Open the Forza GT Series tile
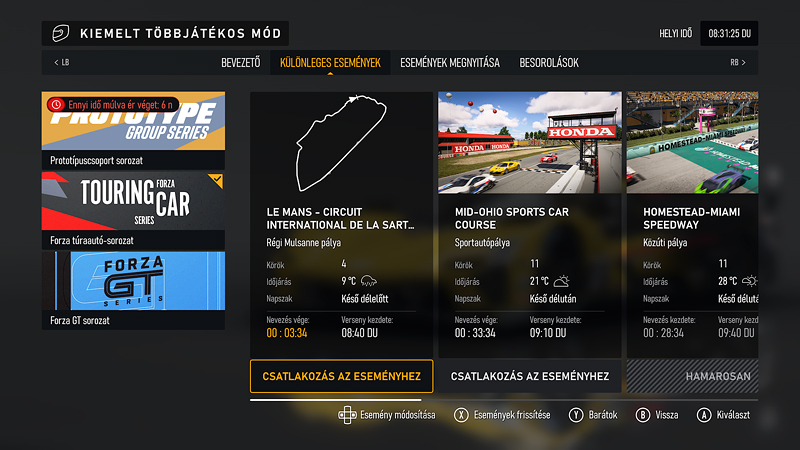 click(x=133, y=290)
